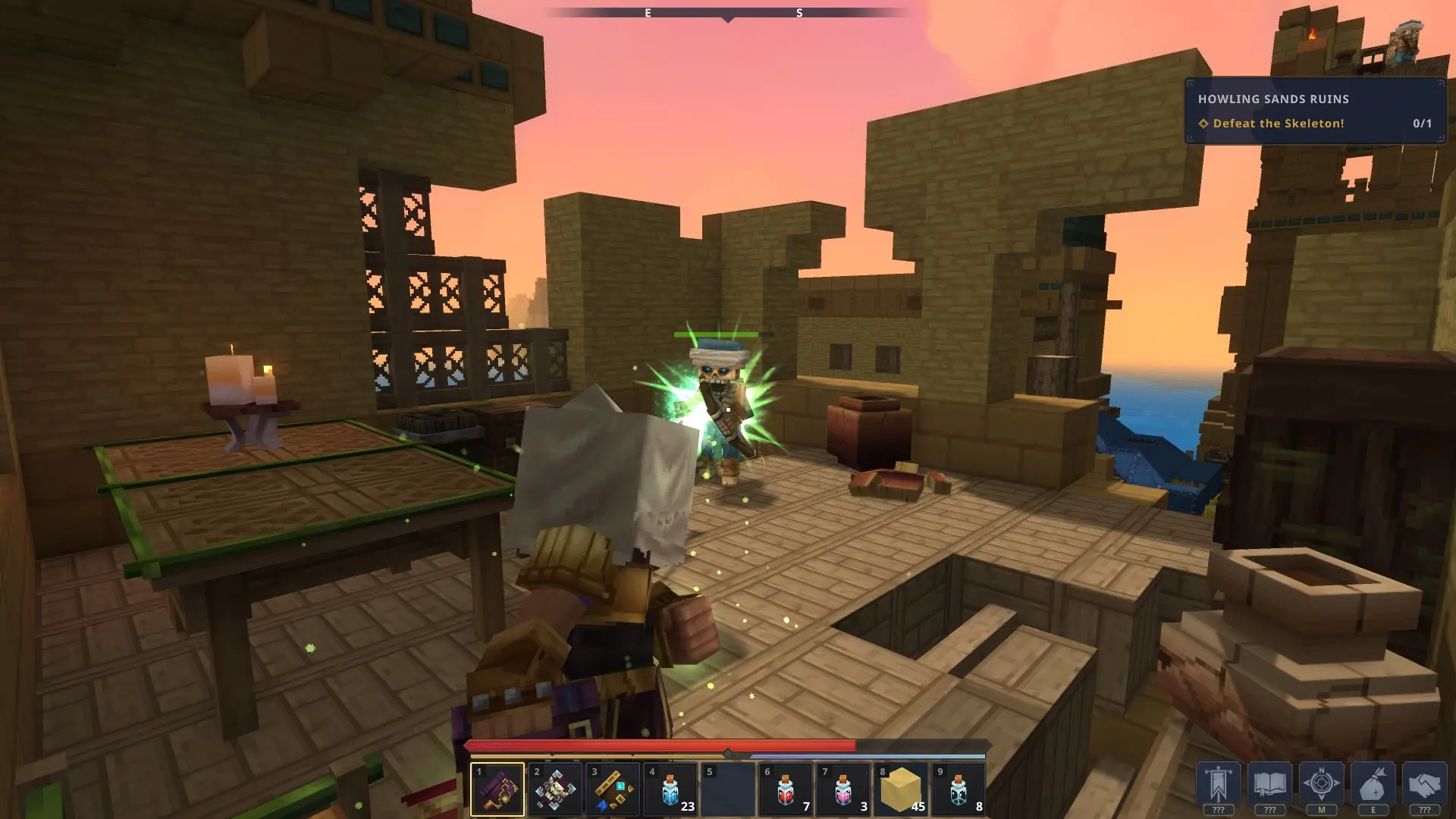
Task: Click the E marker on the compass bar
Action: tap(647, 13)
